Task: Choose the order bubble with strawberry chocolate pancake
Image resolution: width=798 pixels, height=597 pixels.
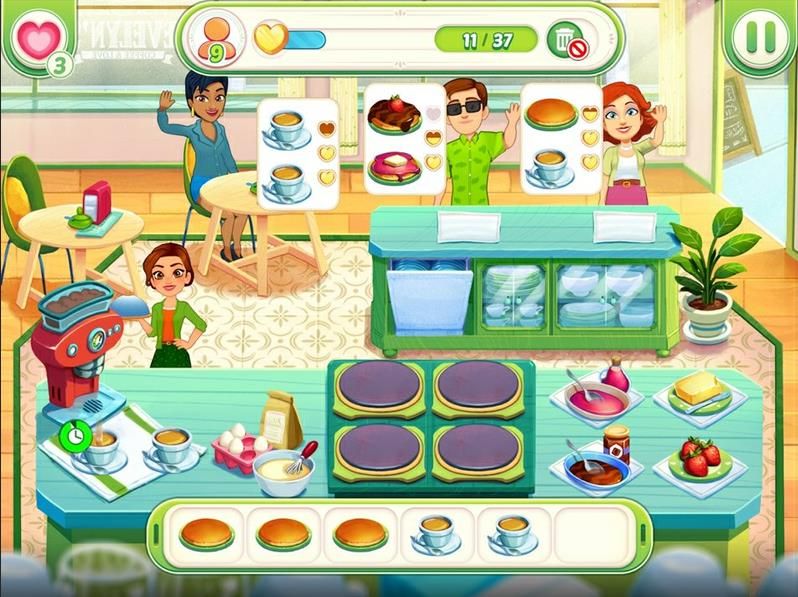Action: pyautogui.click(x=404, y=138)
